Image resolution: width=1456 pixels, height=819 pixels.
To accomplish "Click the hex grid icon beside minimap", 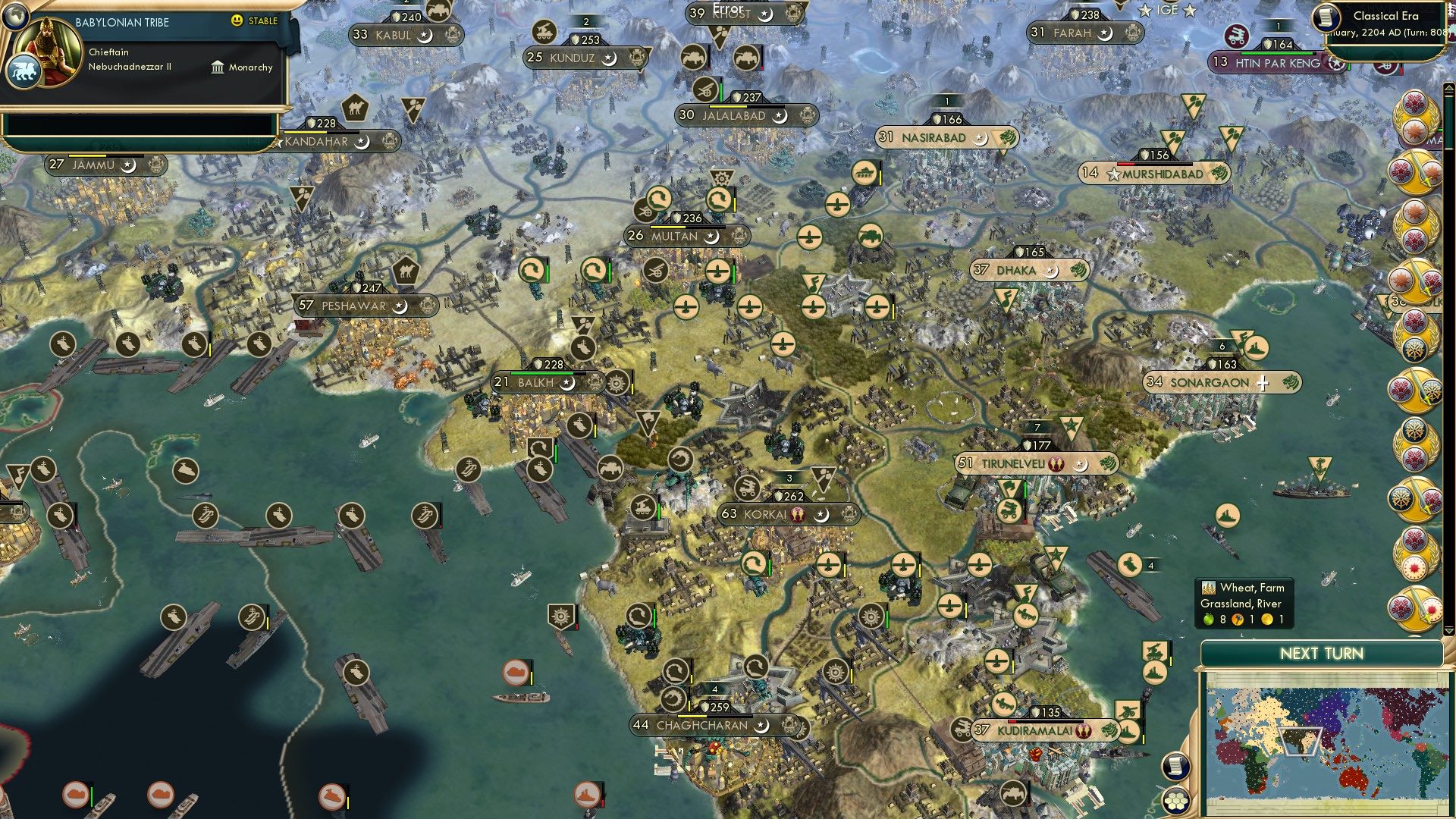I will click(1176, 802).
